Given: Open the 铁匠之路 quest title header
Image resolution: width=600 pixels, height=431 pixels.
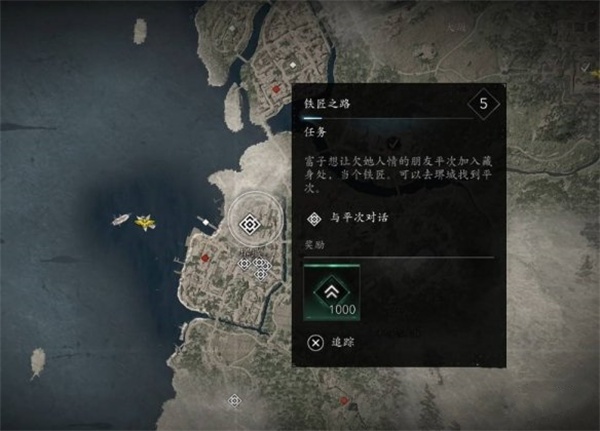Looking at the screenshot, I should tap(330, 103).
